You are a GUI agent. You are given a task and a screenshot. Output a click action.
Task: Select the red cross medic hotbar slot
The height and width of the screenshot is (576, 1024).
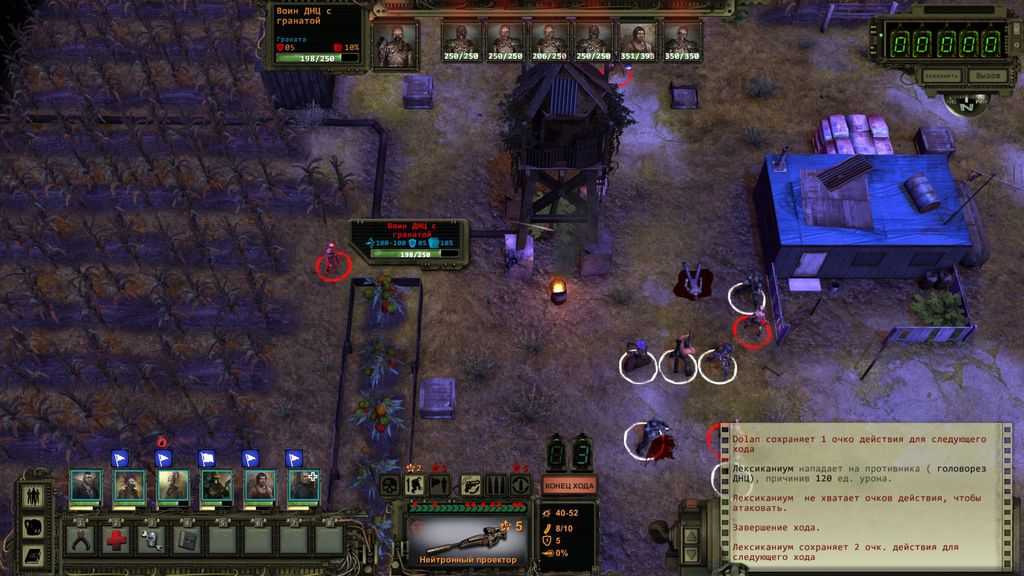116,538
